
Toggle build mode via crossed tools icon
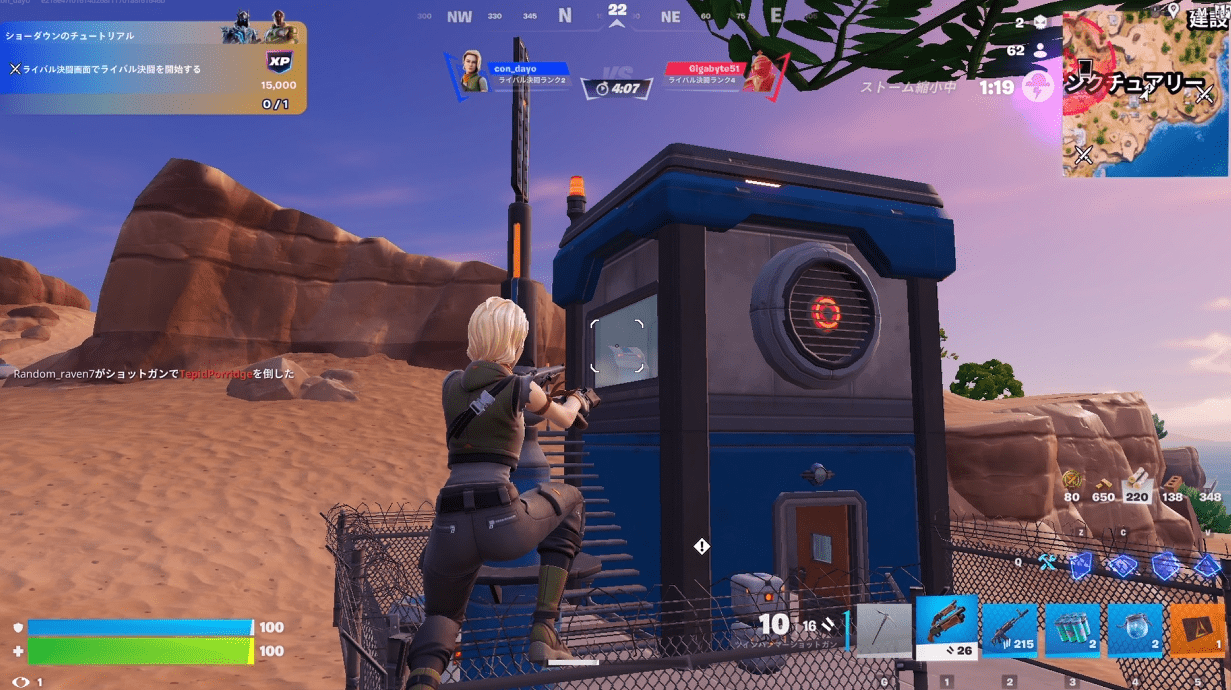click(1047, 563)
